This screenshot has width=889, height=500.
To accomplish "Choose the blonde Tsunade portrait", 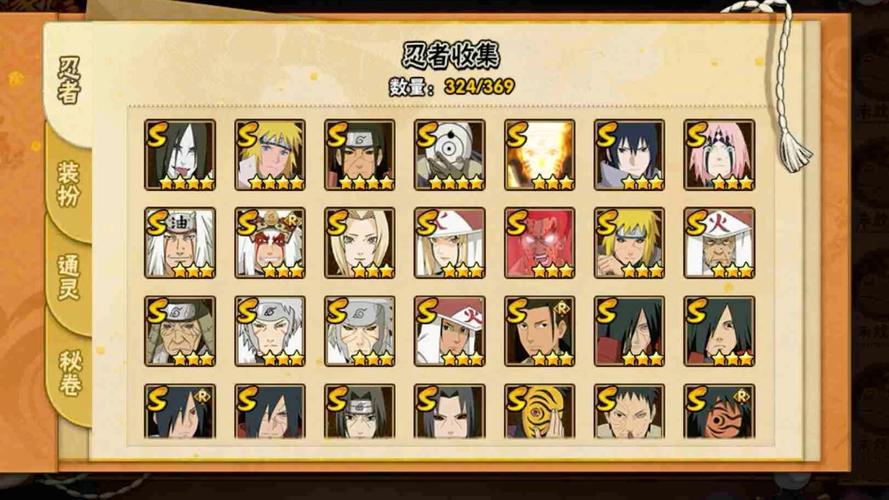I will tap(359, 243).
